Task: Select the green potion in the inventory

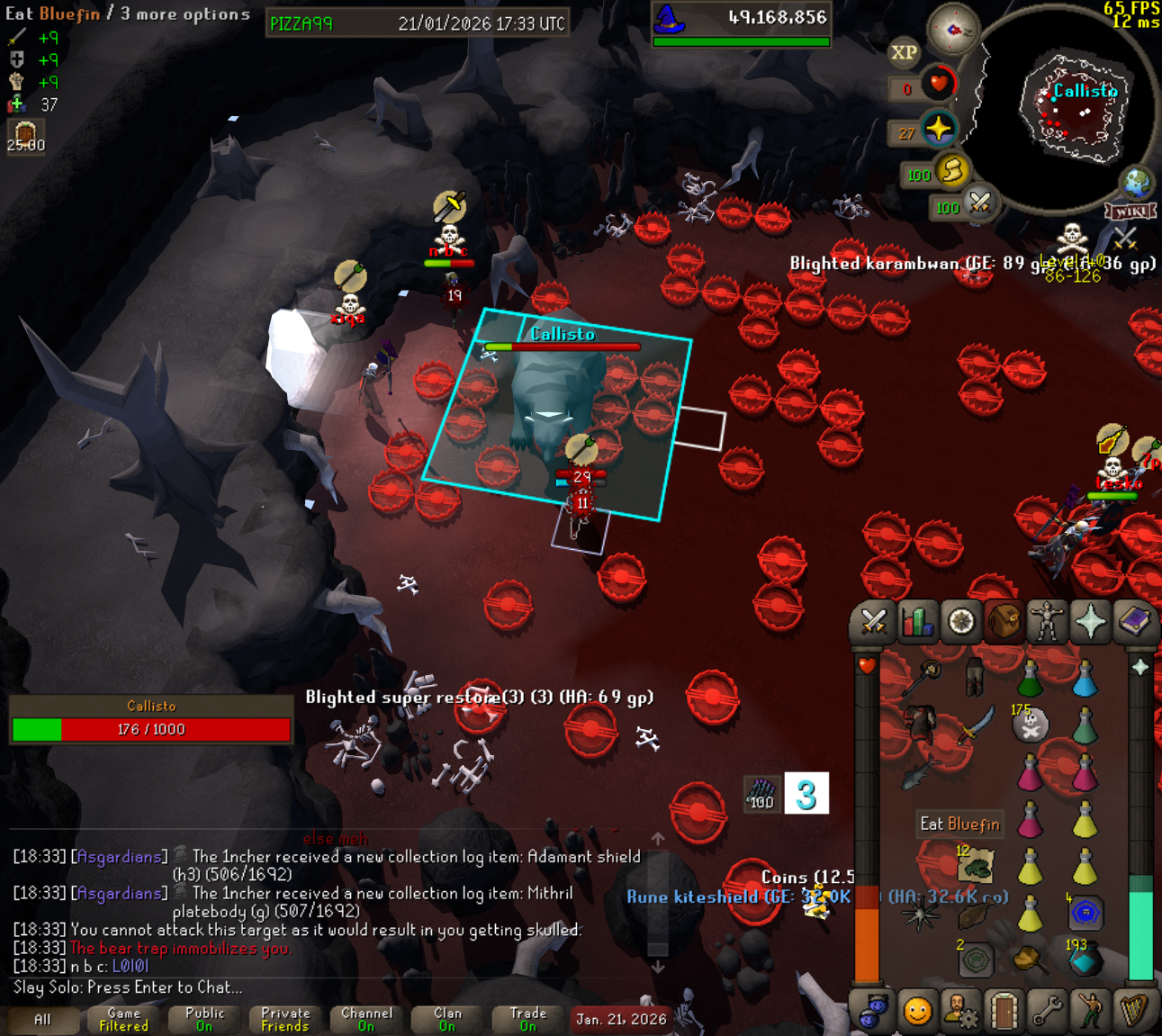Action: pos(1031,678)
